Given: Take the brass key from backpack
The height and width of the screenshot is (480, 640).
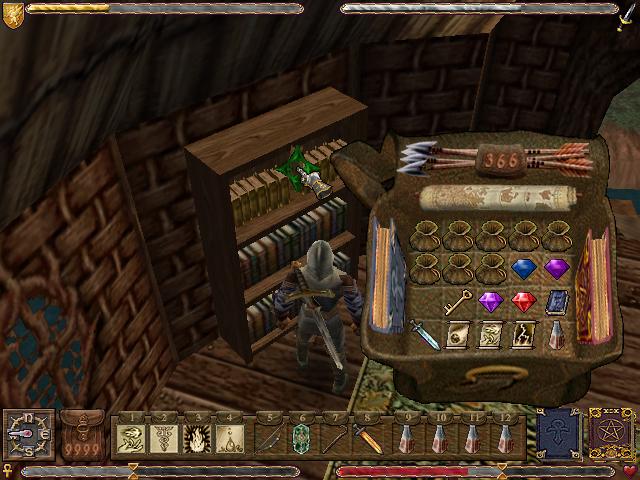Looking at the screenshot, I should point(457,300).
